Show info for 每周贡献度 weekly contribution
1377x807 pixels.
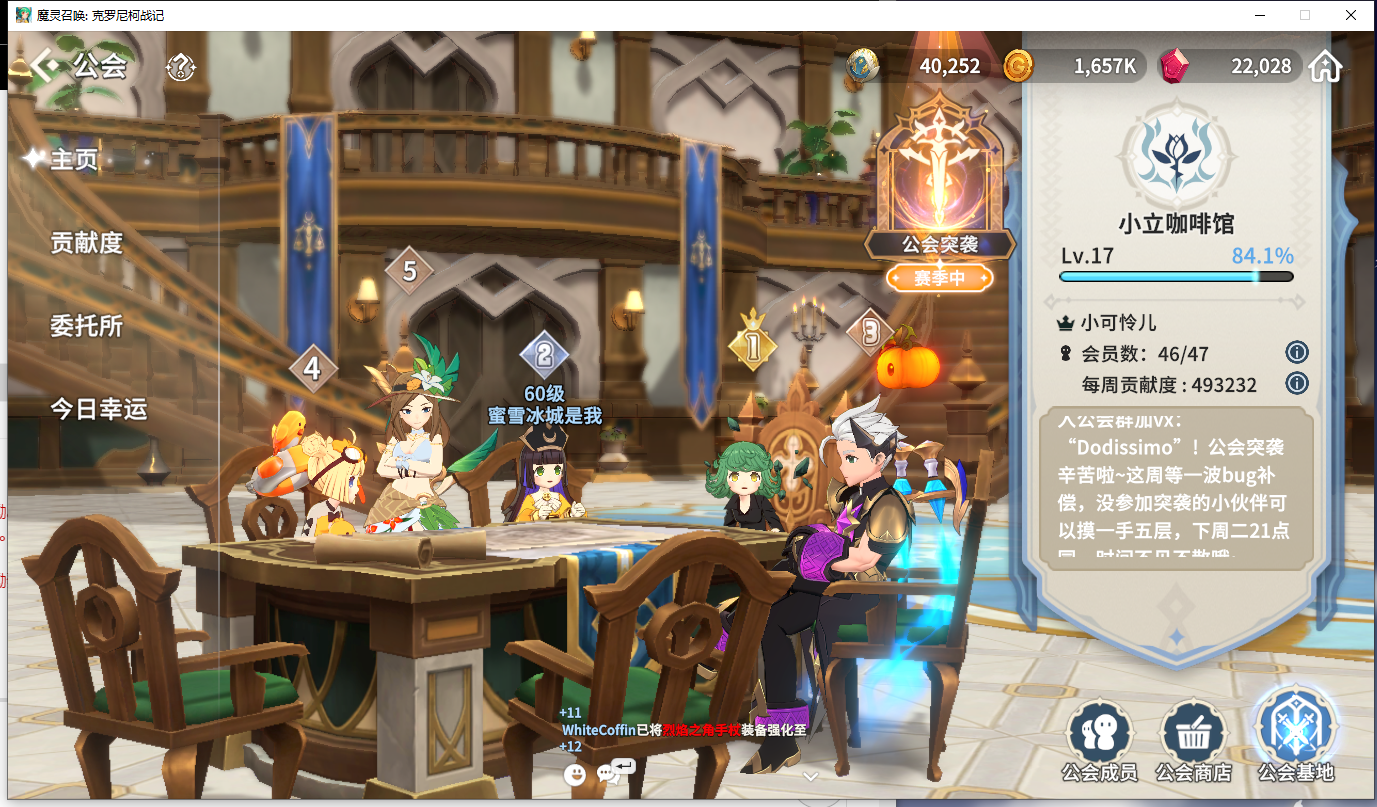click(x=1297, y=383)
